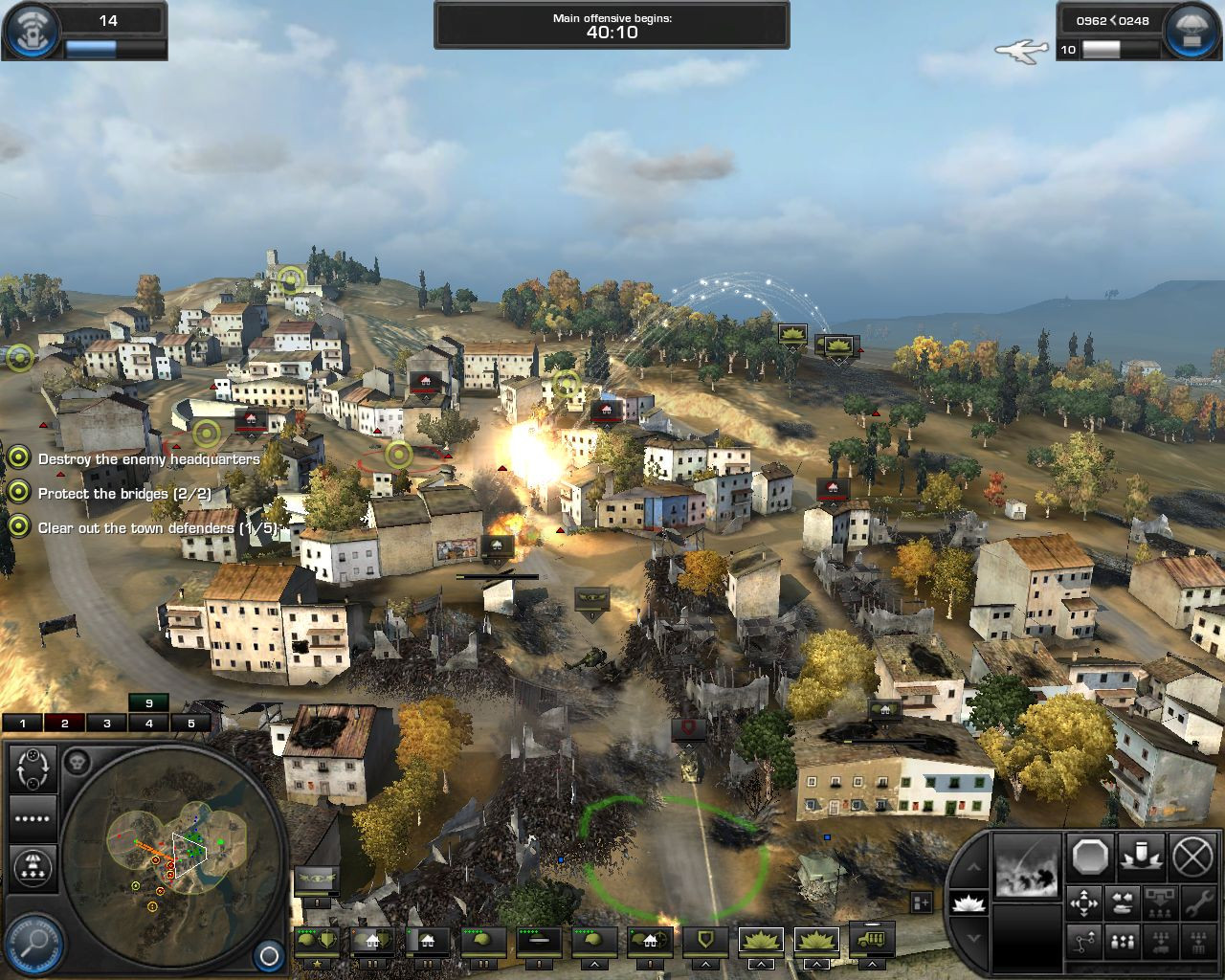Trigger the smoke barrage special ability
The image size is (1225, 980).
(1028, 865)
